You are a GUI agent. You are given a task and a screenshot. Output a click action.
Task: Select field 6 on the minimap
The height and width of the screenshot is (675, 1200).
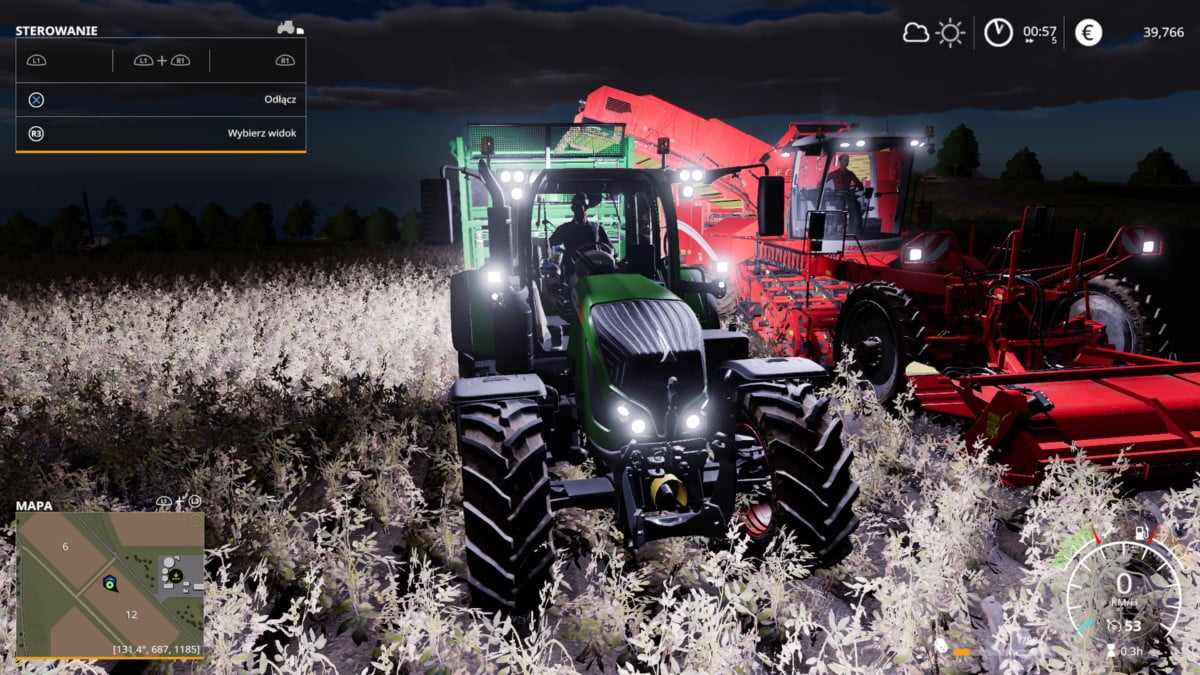(x=65, y=546)
